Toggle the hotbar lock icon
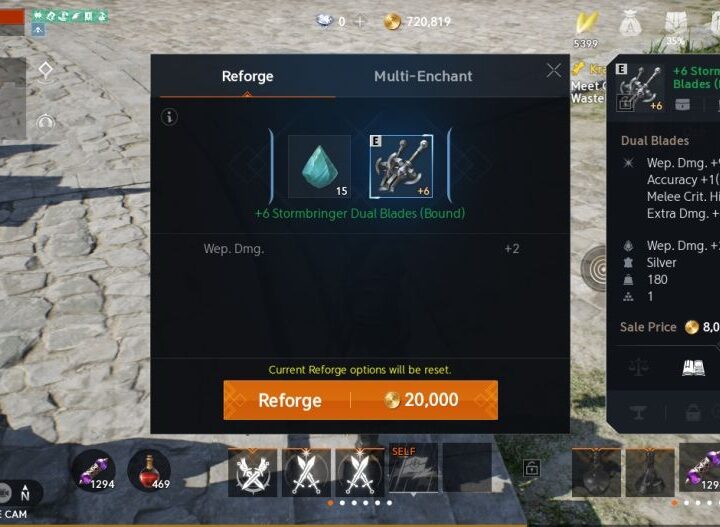This screenshot has height=527, width=720. [x=532, y=468]
